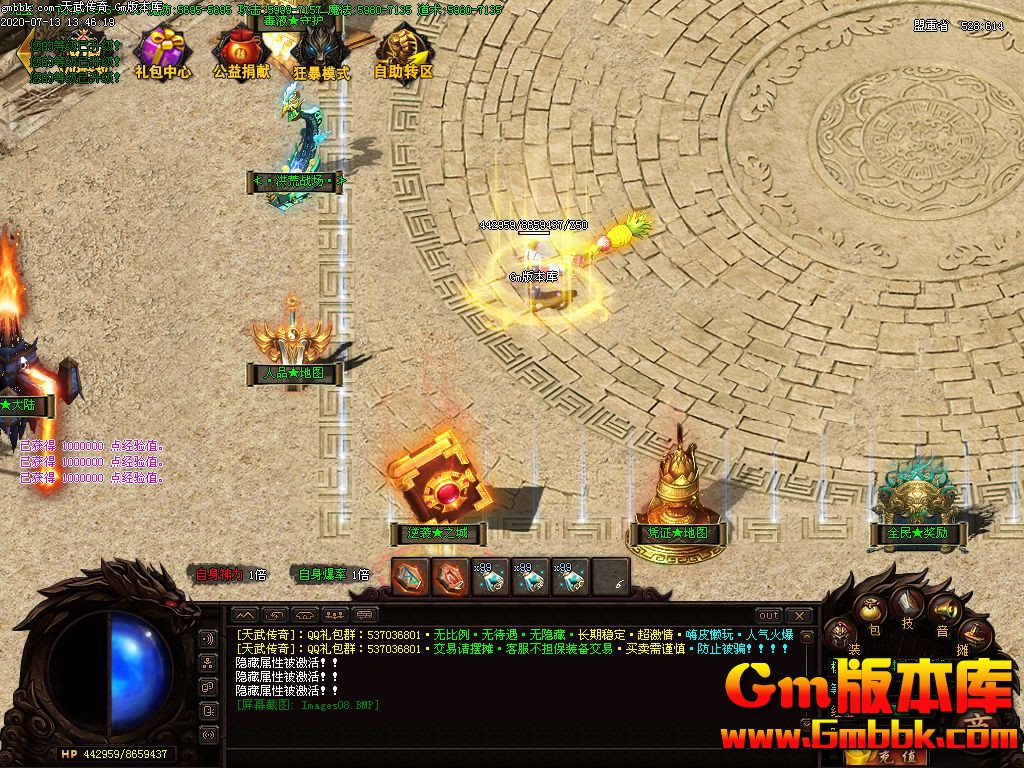Screen dimensions: 1024x768
Task: Activate 狂暴模式 berserk mode
Action: click(321, 50)
